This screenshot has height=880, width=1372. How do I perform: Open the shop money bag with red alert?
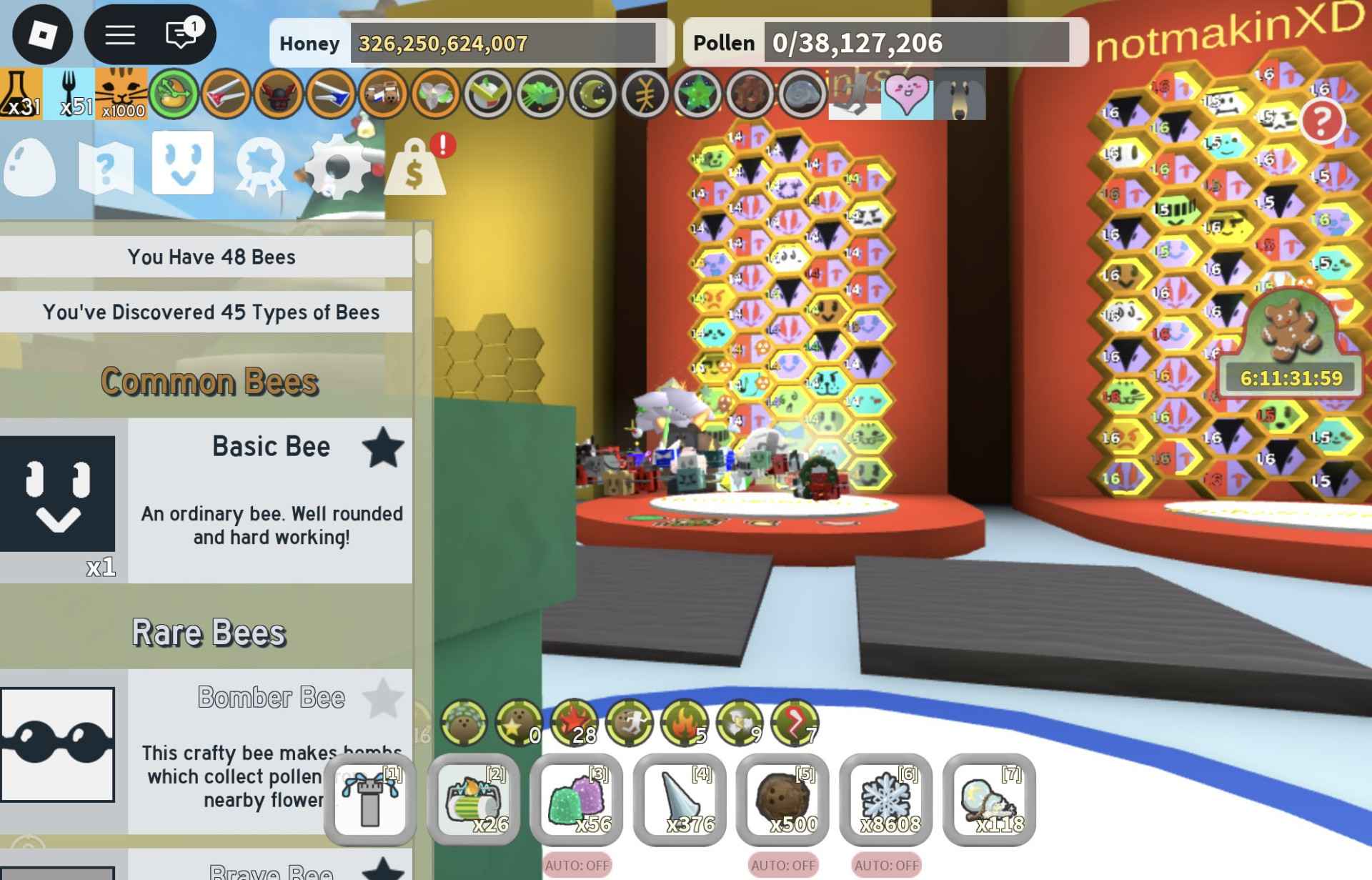pos(414,169)
